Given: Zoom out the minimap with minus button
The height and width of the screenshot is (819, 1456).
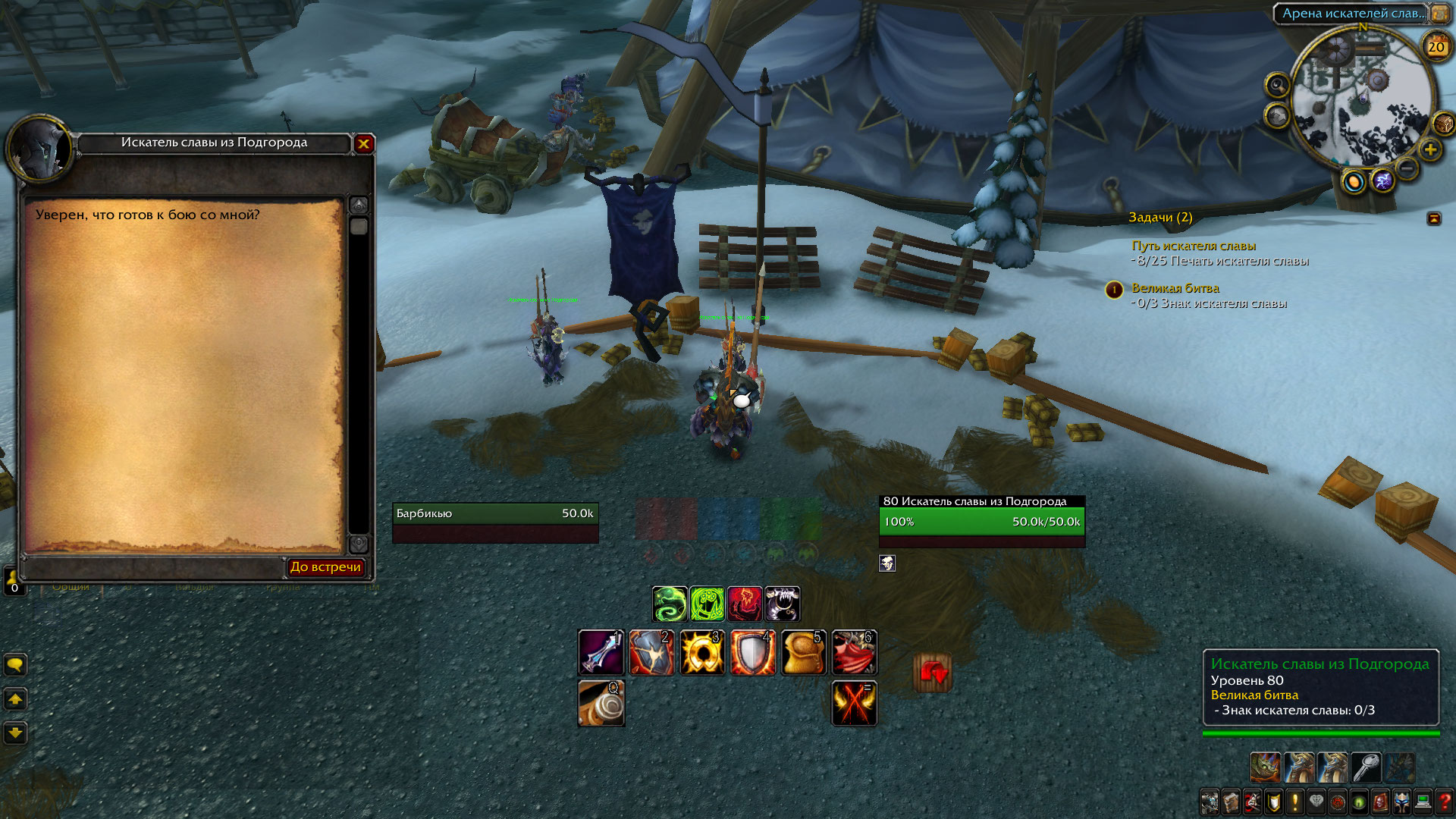Looking at the screenshot, I should (1407, 168).
